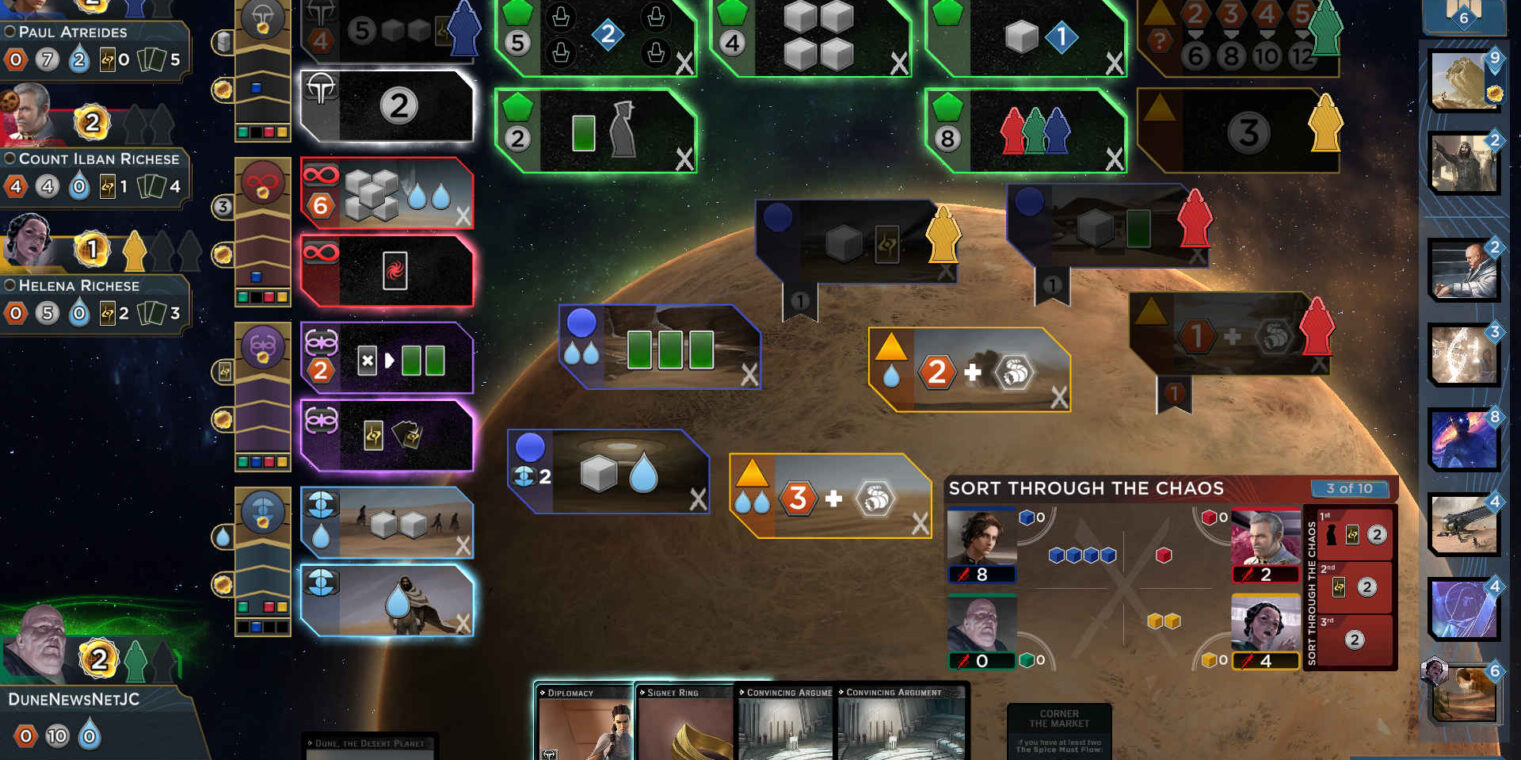
Task: Select the Fremen space with the water-drop wanderer
Action: tap(387, 600)
